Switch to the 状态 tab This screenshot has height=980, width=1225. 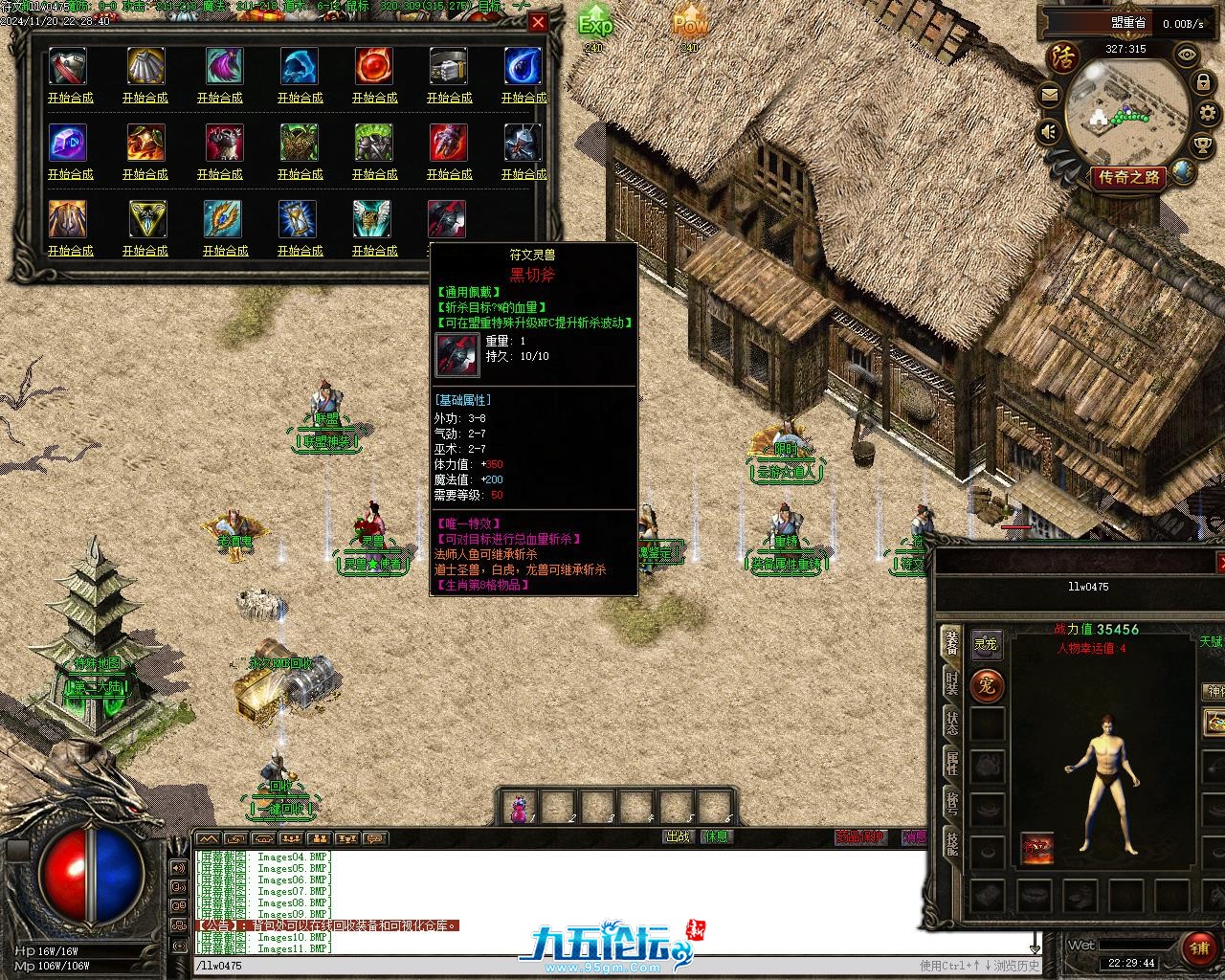950,723
